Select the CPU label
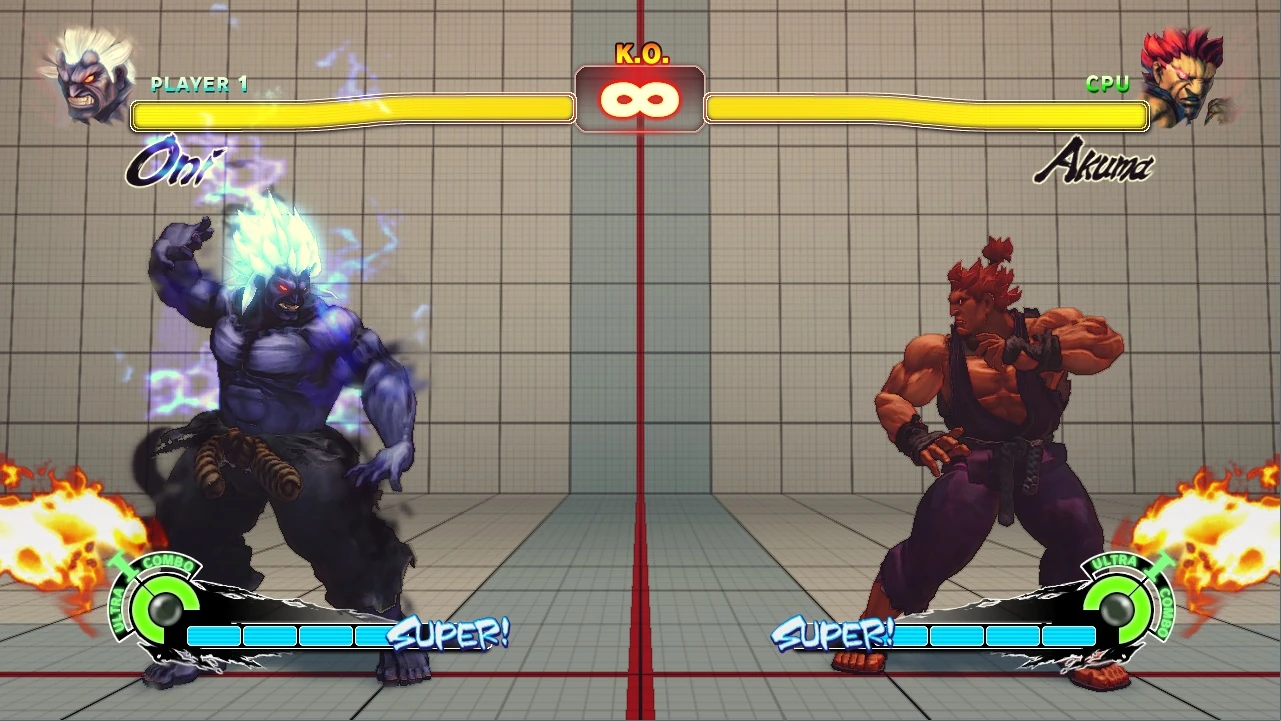 [x=1107, y=84]
